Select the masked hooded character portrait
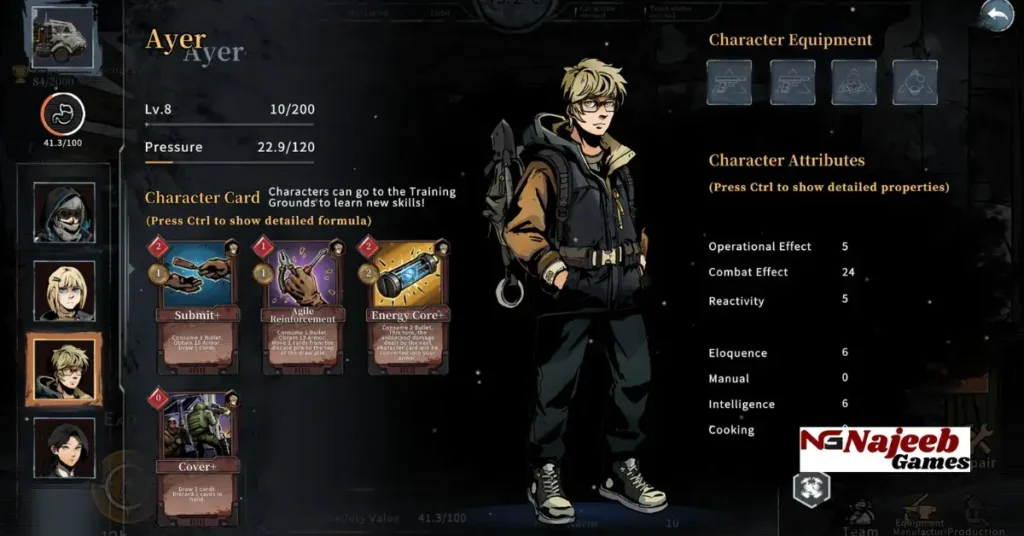 coord(64,212)
